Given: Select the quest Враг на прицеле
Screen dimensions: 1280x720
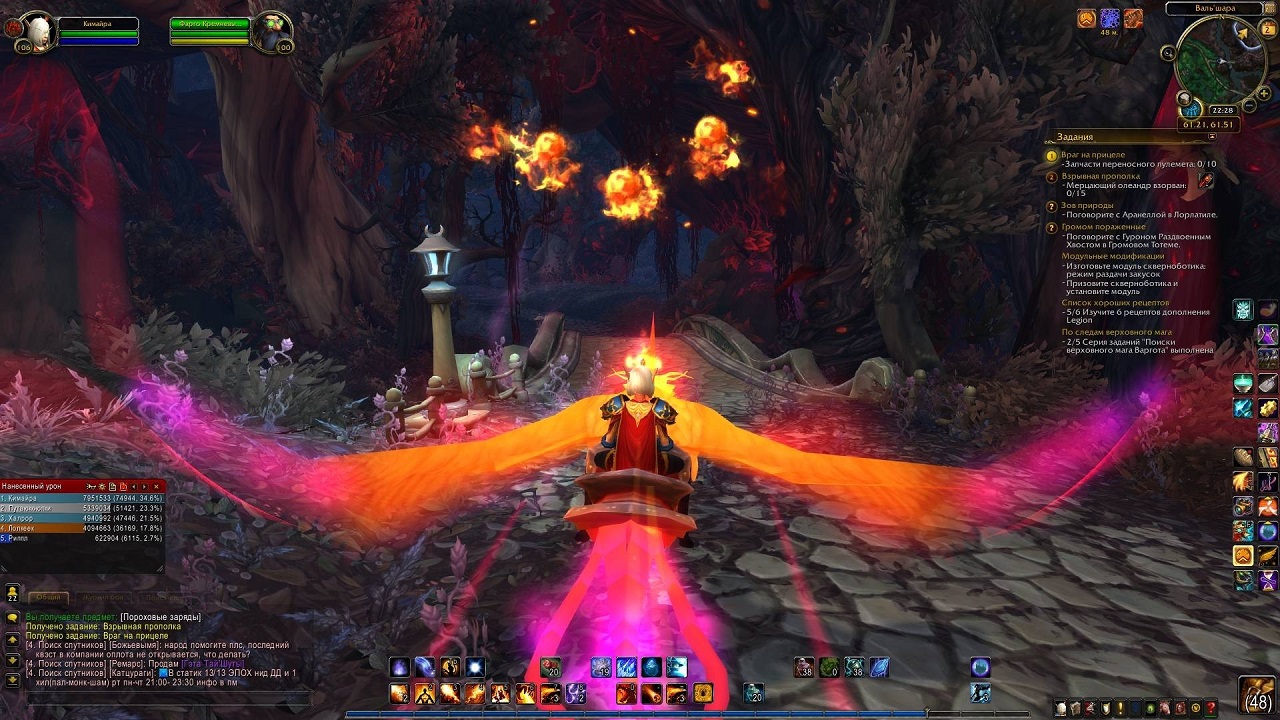Looking at the screenshot, I should click(1093, 155).
